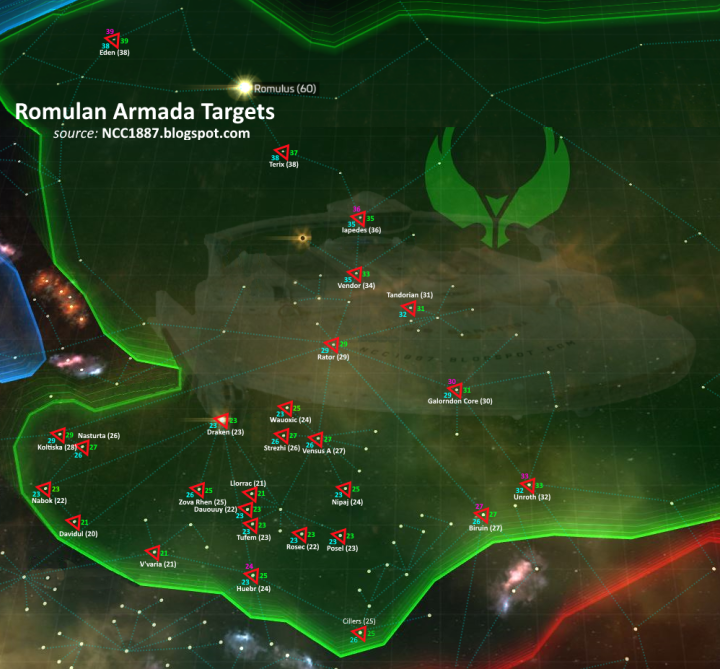The width and height of the screenshot is (720, 669).
Task: Select the Romulus system star
Action: [x=245, y=88]
